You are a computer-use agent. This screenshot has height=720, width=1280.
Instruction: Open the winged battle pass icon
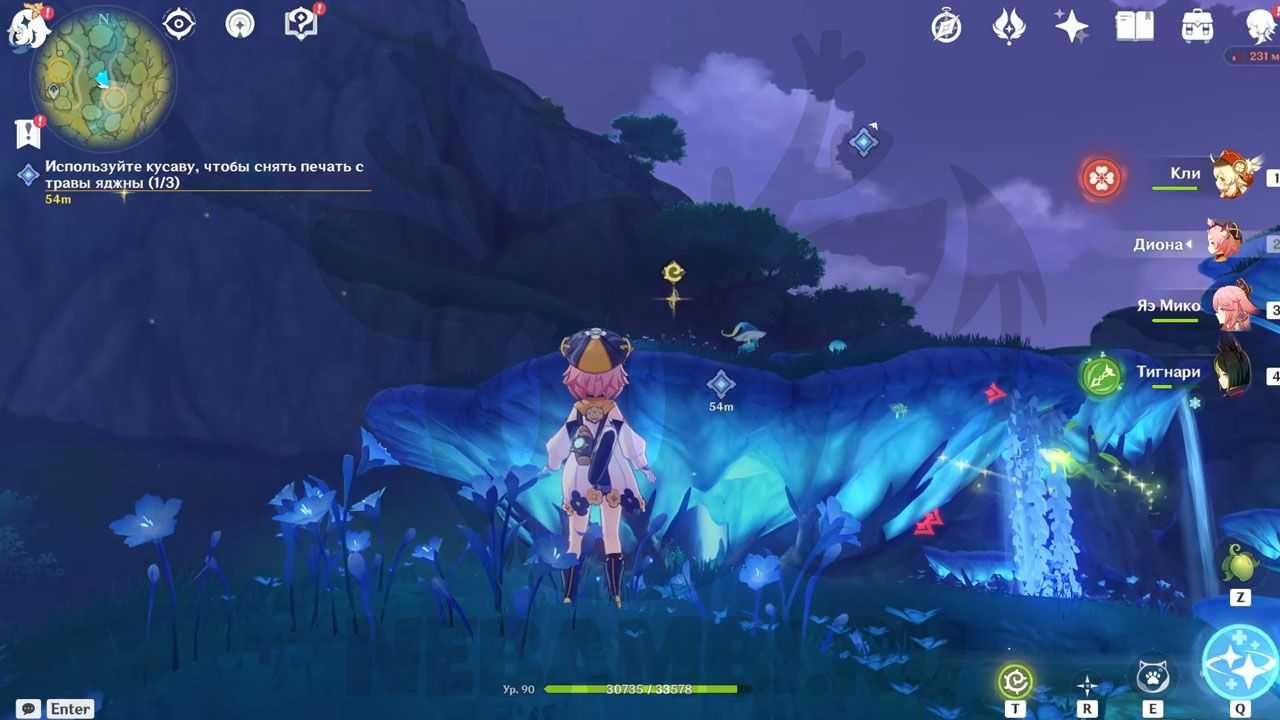(x=1009, y=26)
